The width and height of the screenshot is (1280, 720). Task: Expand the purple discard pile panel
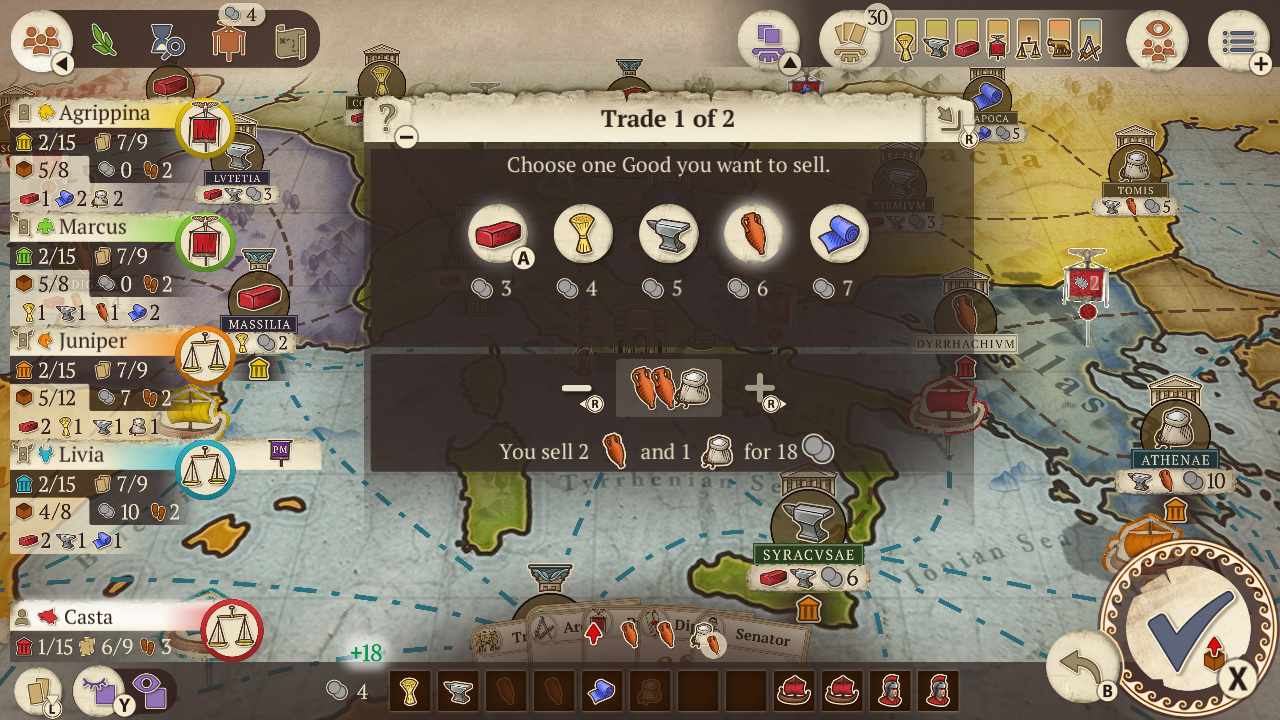click(x=768, y=38)
